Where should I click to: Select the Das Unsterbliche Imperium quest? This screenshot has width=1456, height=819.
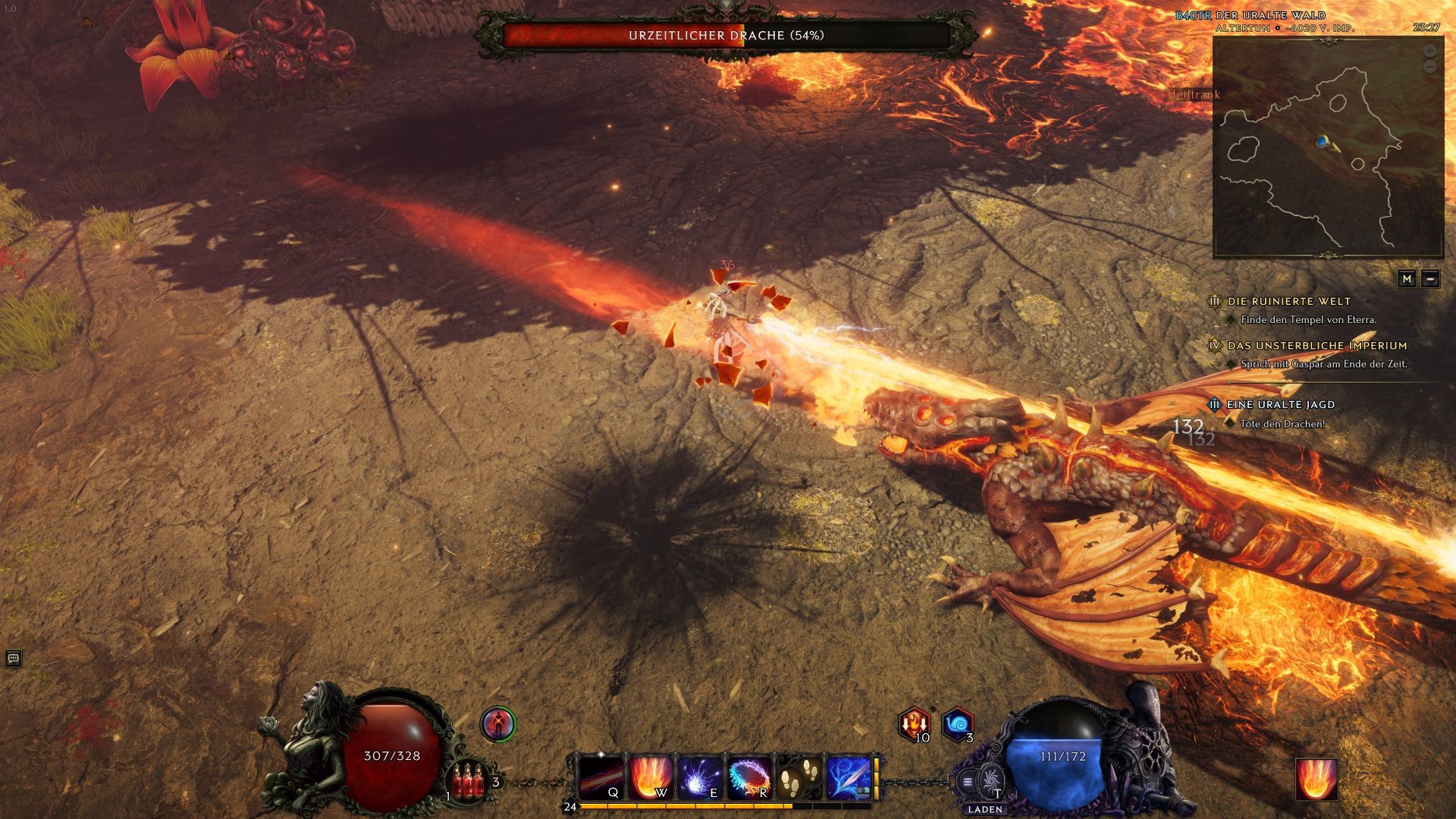[1317, 345]
